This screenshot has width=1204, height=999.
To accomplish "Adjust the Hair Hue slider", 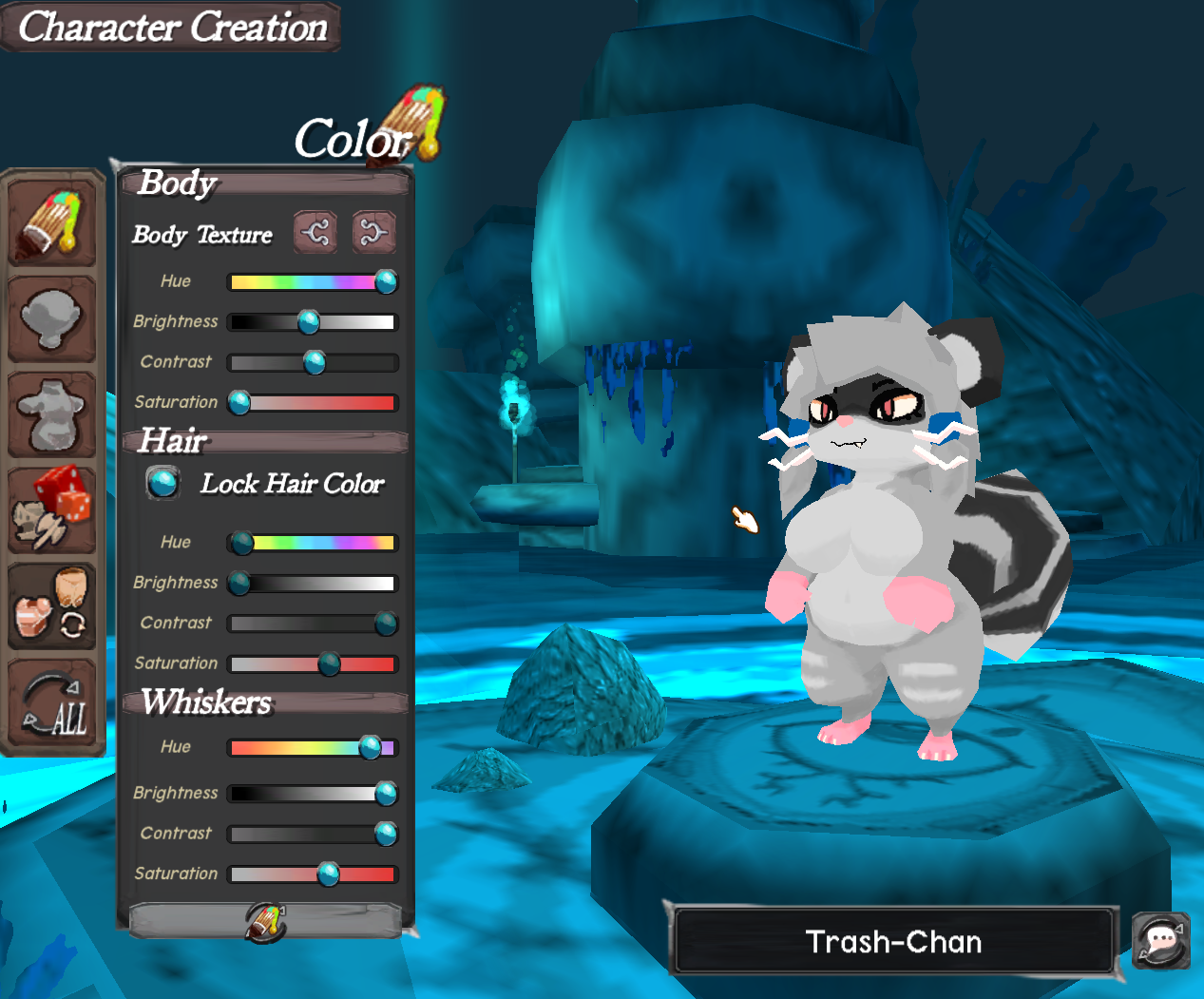I will 241,543.
